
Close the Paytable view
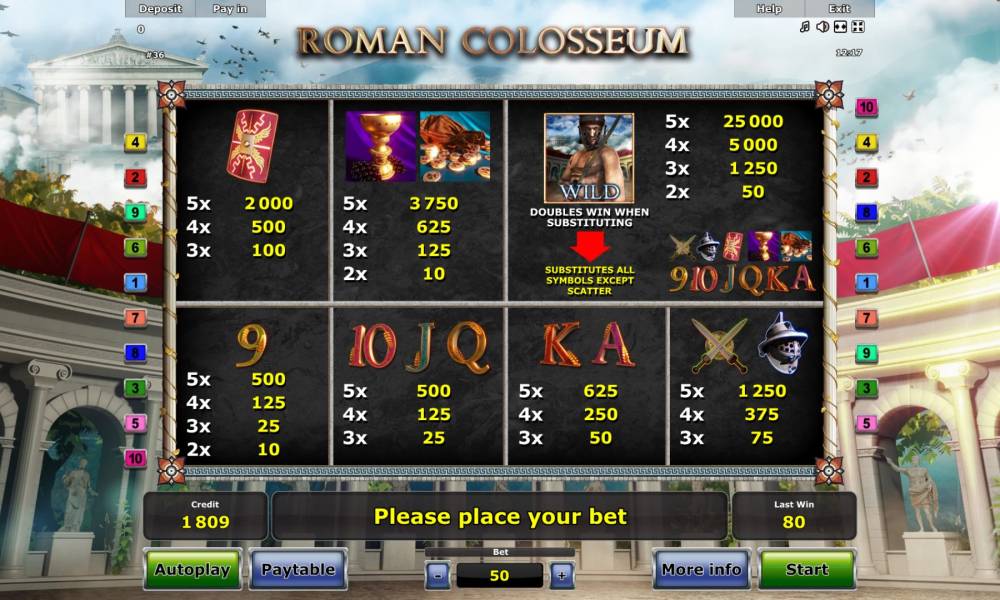298,570
